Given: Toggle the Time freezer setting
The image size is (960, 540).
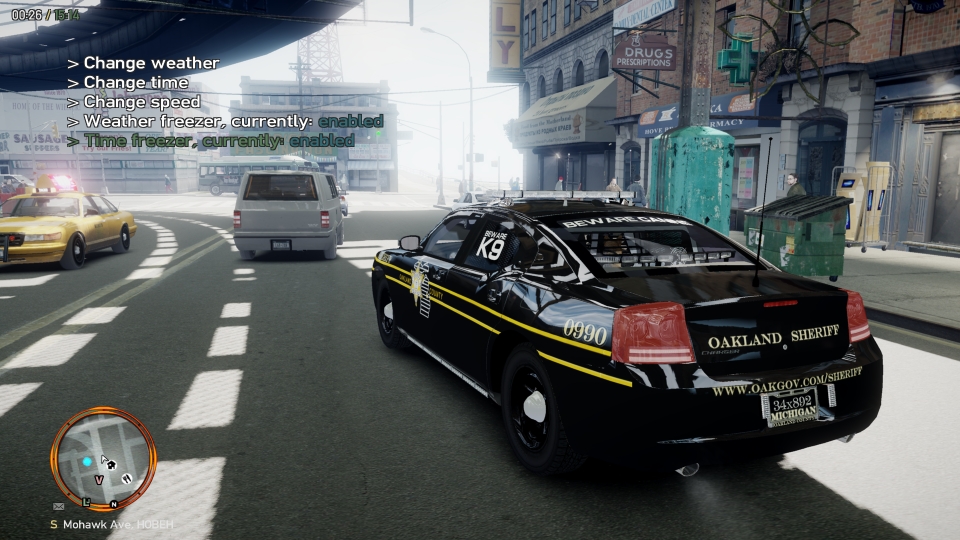Looking at the screenshot, I should coord(210,141).
